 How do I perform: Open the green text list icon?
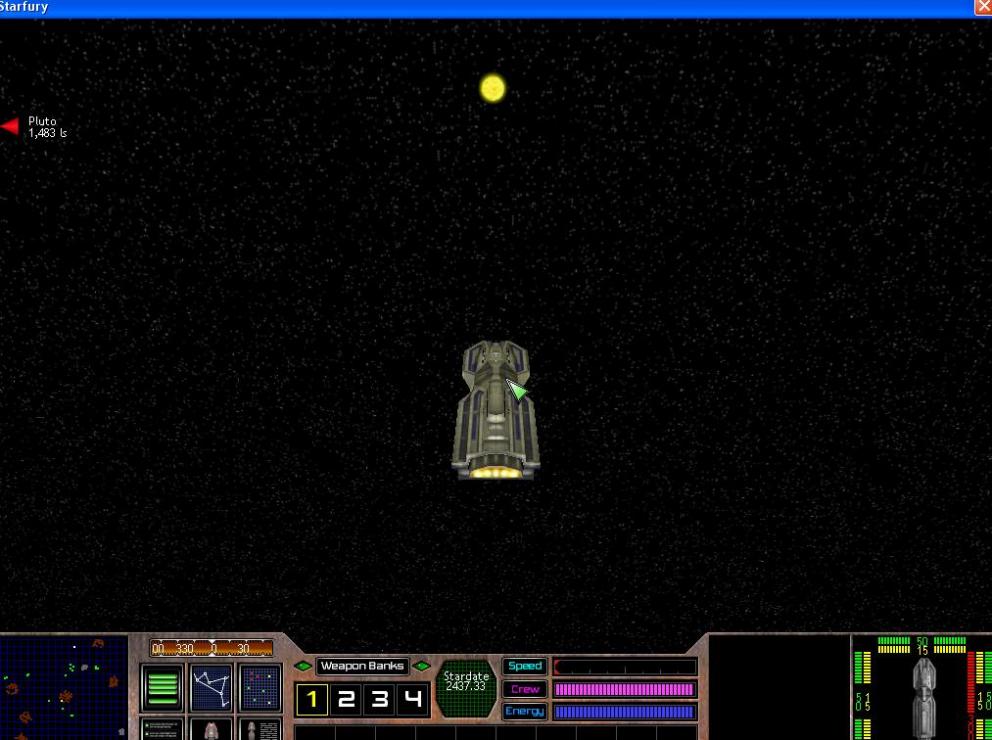[x=162, y=729]
